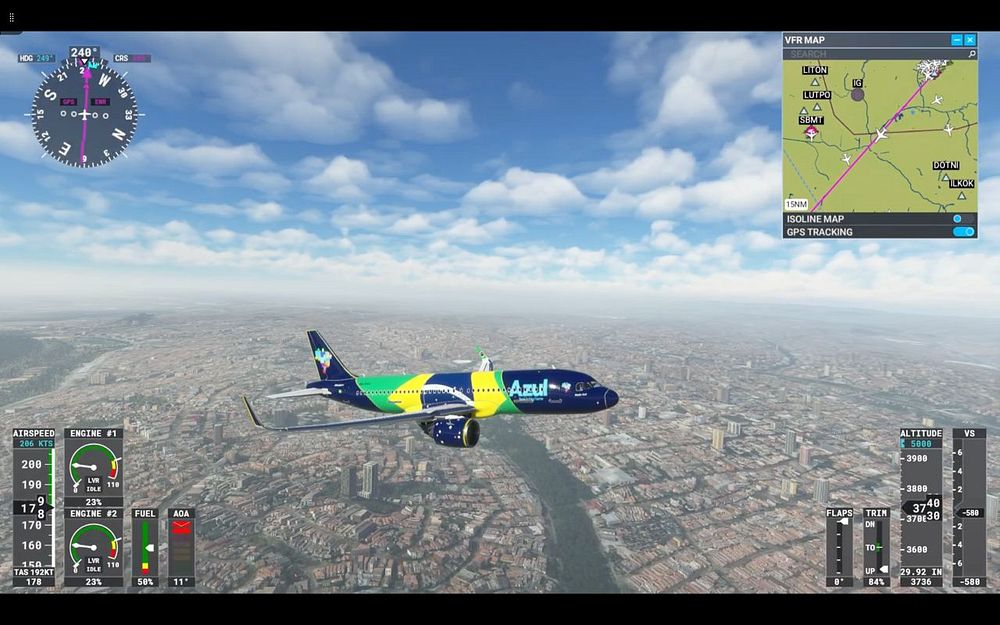Viewport: 1000px width, 625px height.
Task: Click the magnifier icon in map search
Action: 971,54
